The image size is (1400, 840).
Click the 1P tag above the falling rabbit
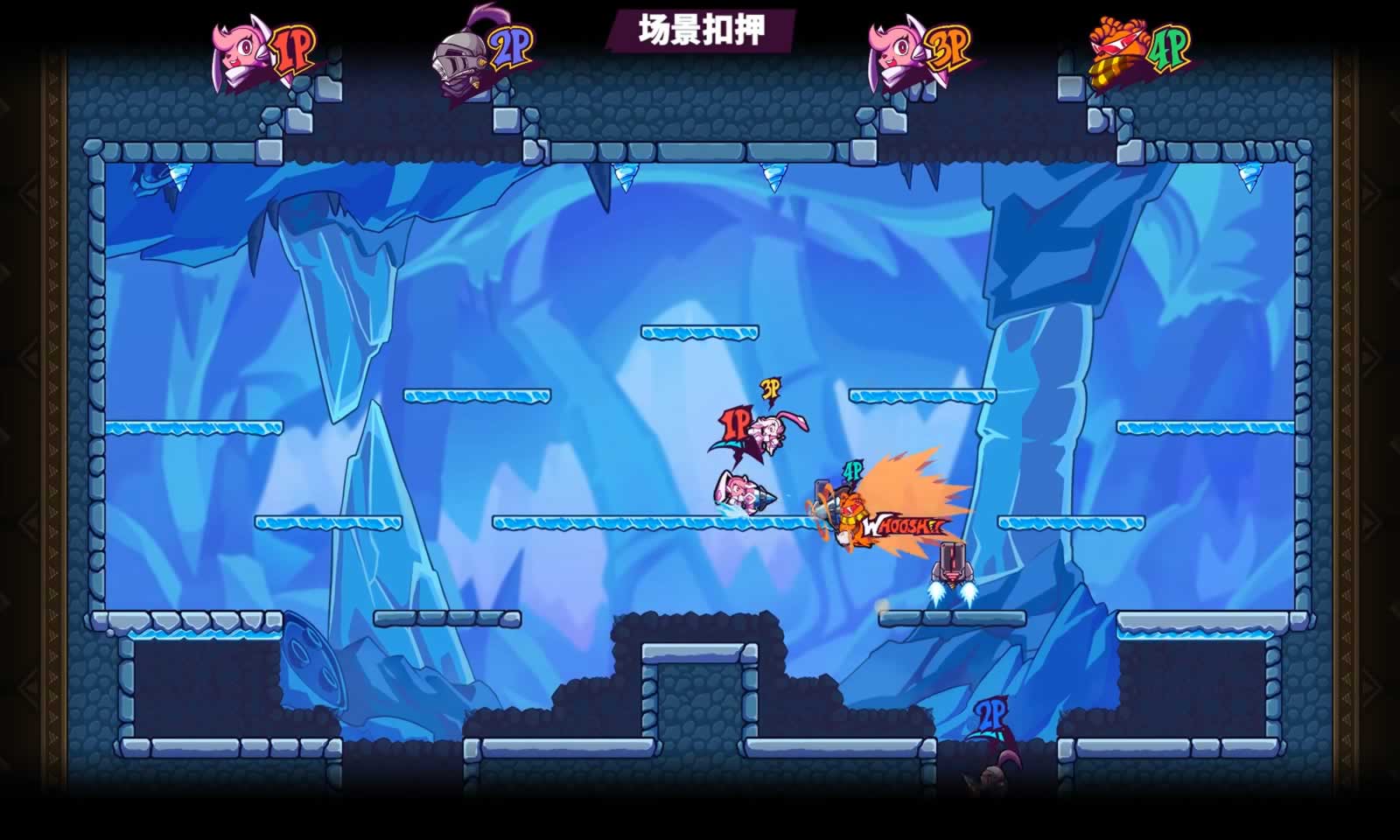tap(735, 422)
